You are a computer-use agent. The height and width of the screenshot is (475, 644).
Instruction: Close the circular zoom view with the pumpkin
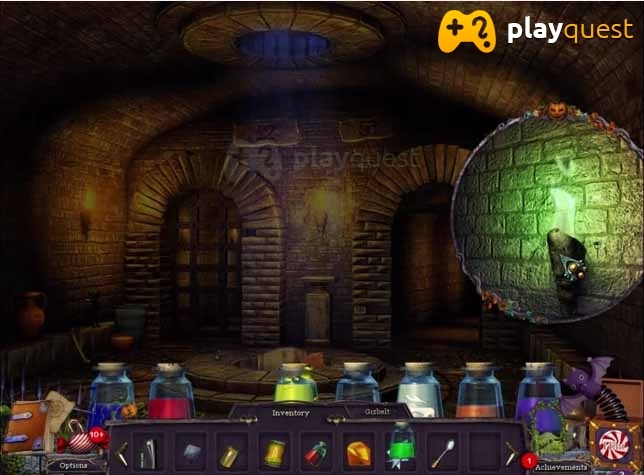pyautogui.click(x=554, y=111)
